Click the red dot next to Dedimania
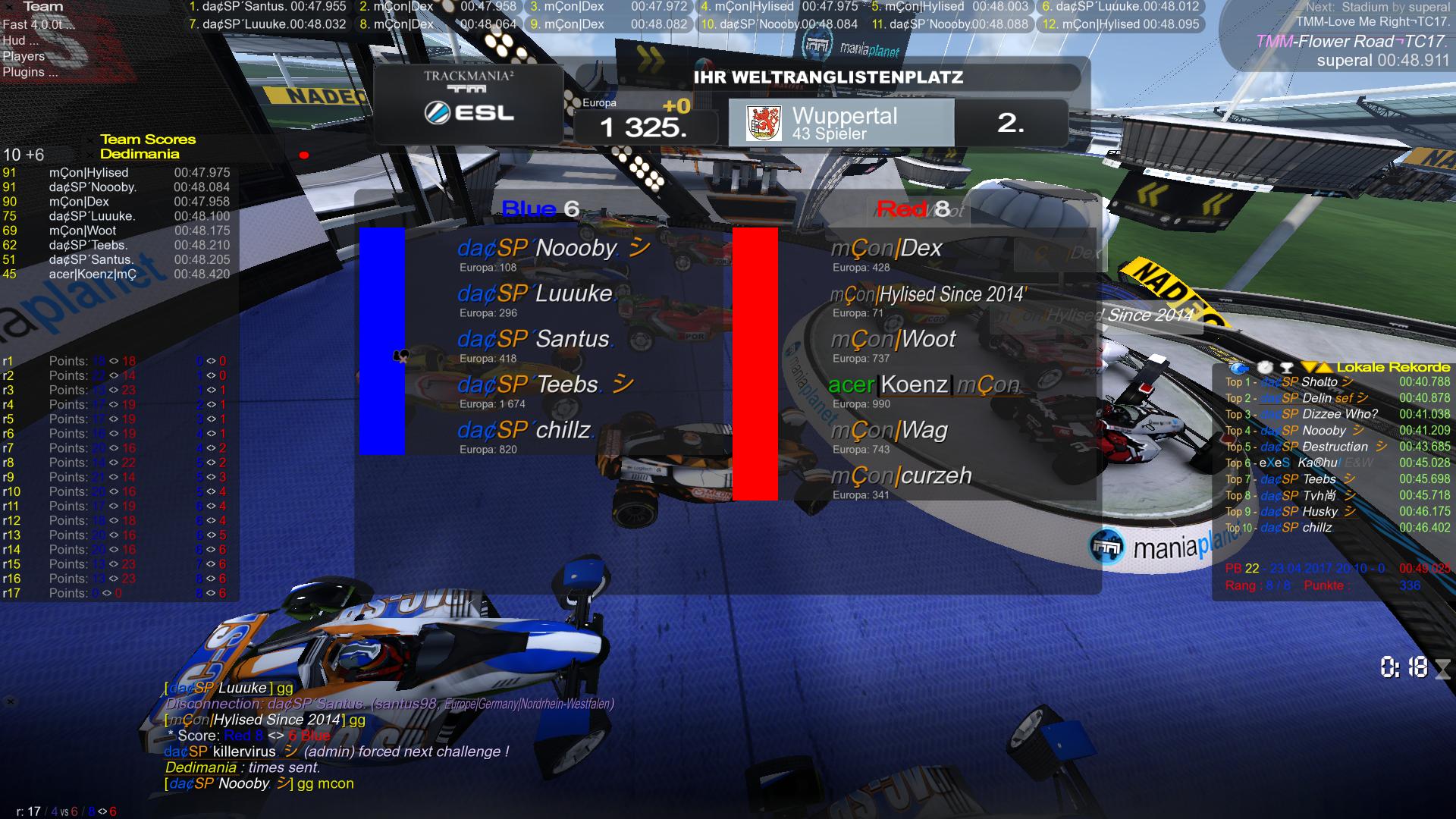This screenshot has width=1456, height=819. (x=304, y=155)
